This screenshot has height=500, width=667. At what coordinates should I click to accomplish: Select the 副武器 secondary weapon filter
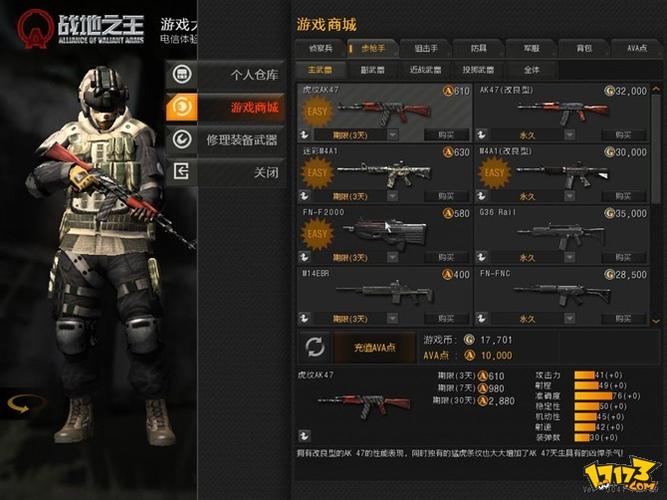click(x=371, y=70)
